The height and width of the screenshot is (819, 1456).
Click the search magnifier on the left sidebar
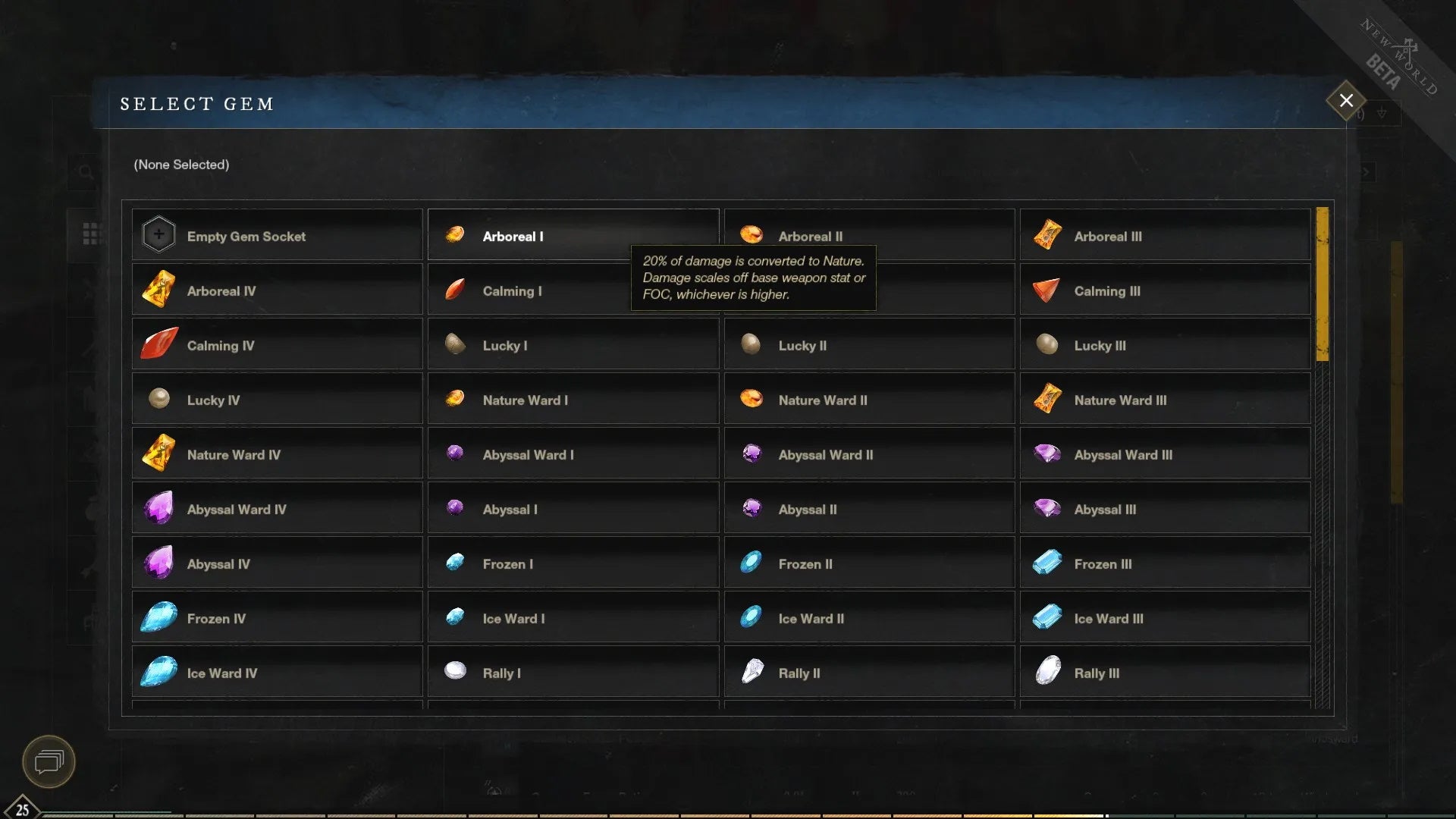click(x=85, y=172)
